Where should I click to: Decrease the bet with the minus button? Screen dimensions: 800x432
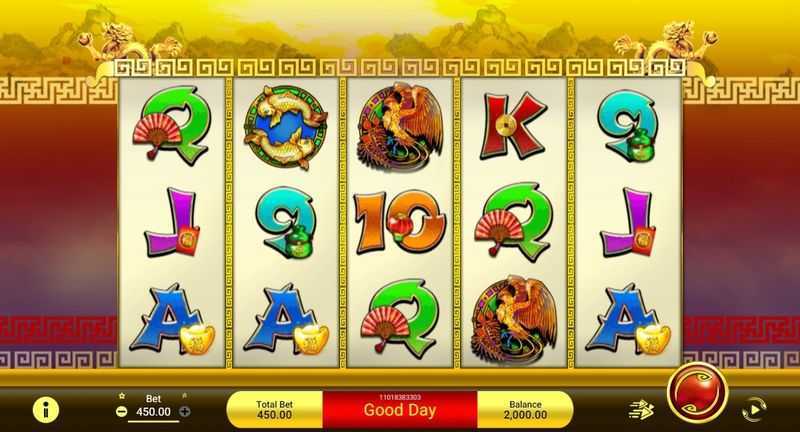pyautogui.click(x=121, y=411)
